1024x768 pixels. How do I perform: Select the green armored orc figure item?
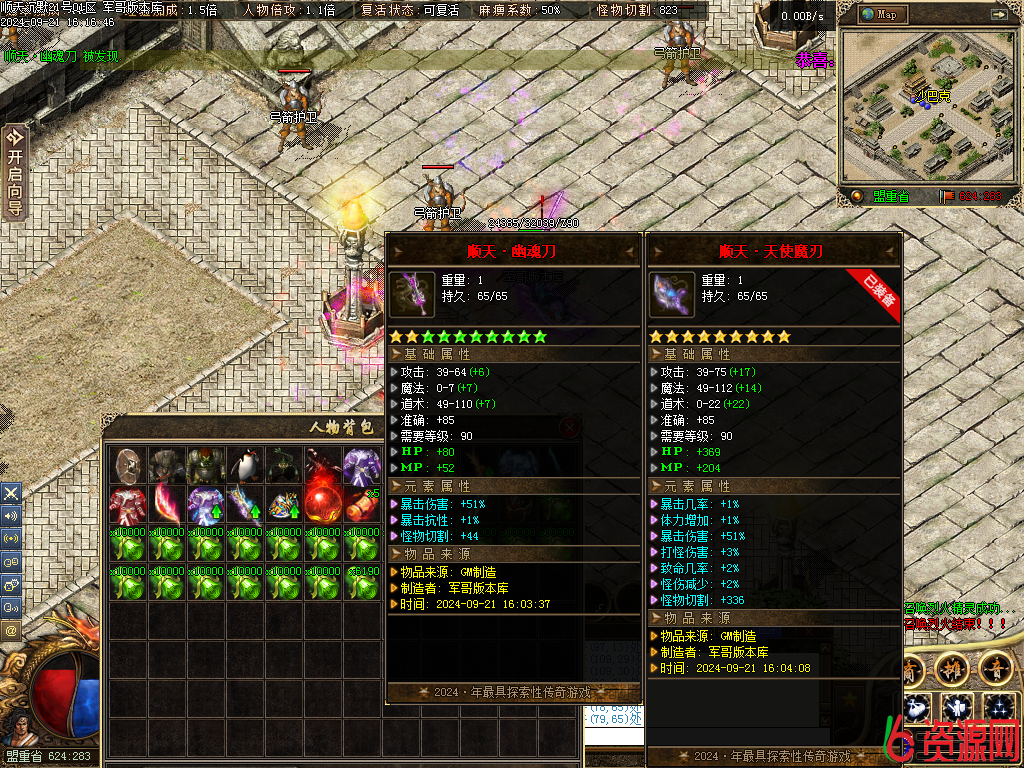[206, 465]
